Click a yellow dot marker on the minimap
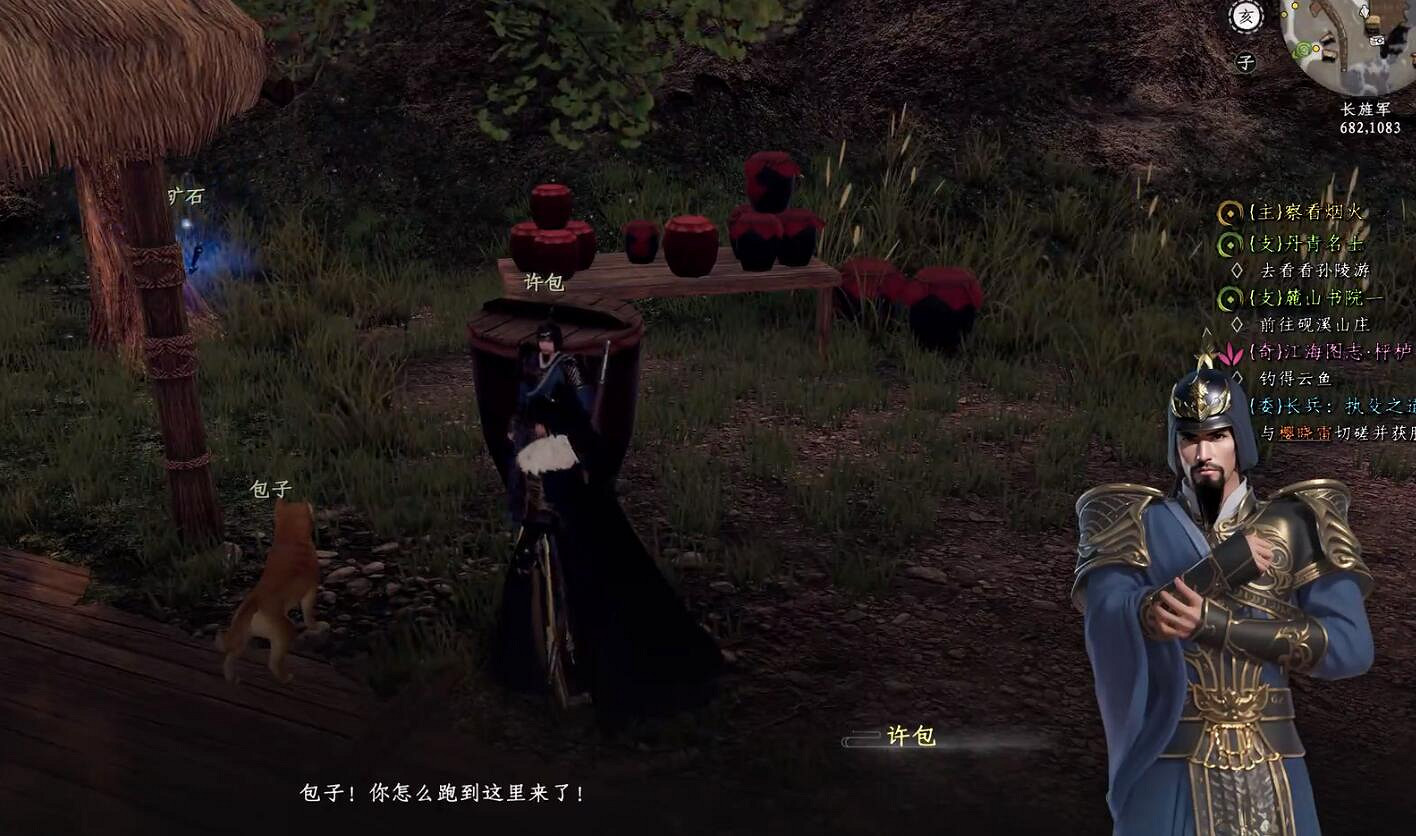Image resolution: width=1416 pixels, height=836 pixels. point(1316,49)
